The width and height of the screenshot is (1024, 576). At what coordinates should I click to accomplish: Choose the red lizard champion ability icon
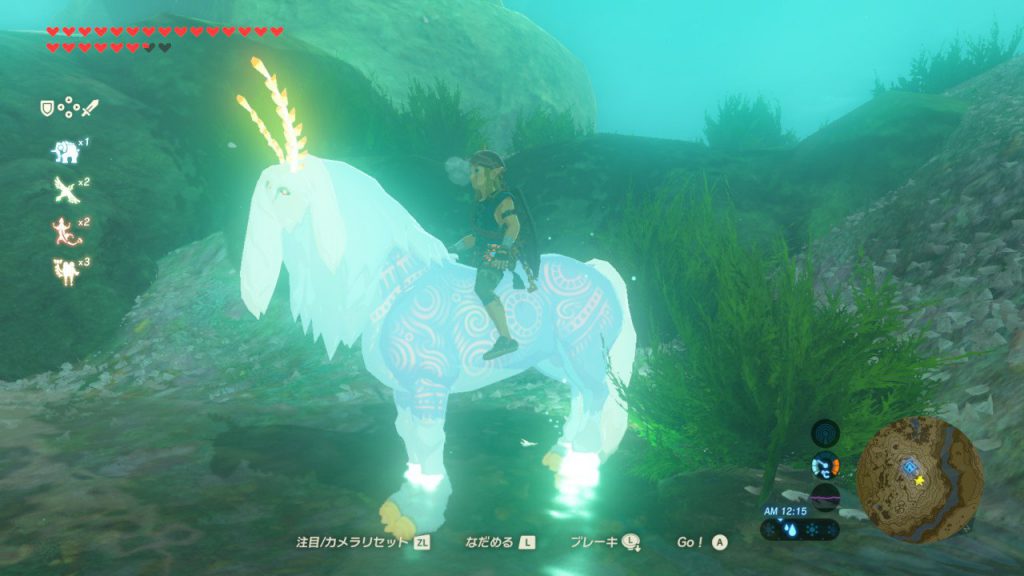[x=66, y=229]
